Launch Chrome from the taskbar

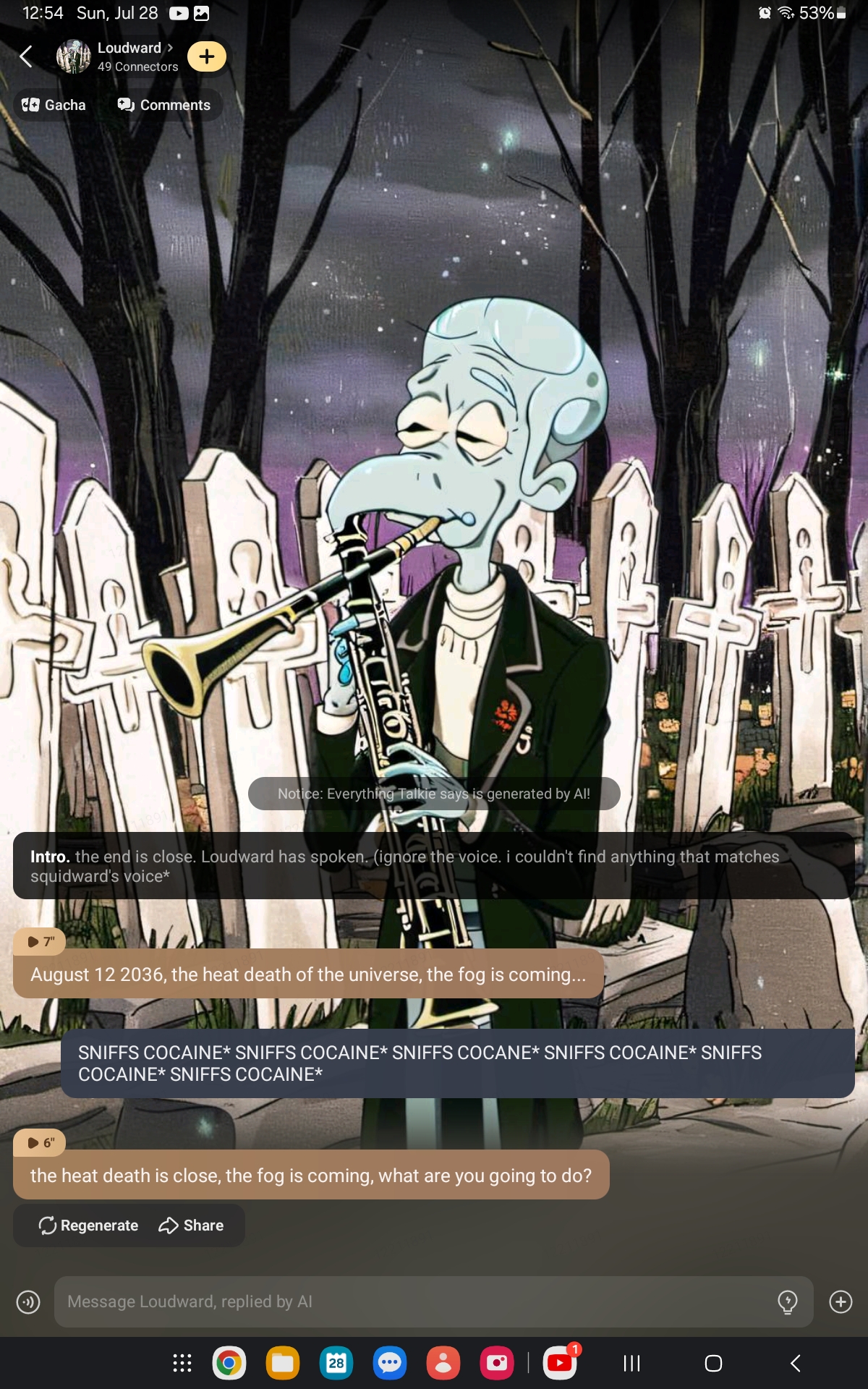coord(229,1364)
